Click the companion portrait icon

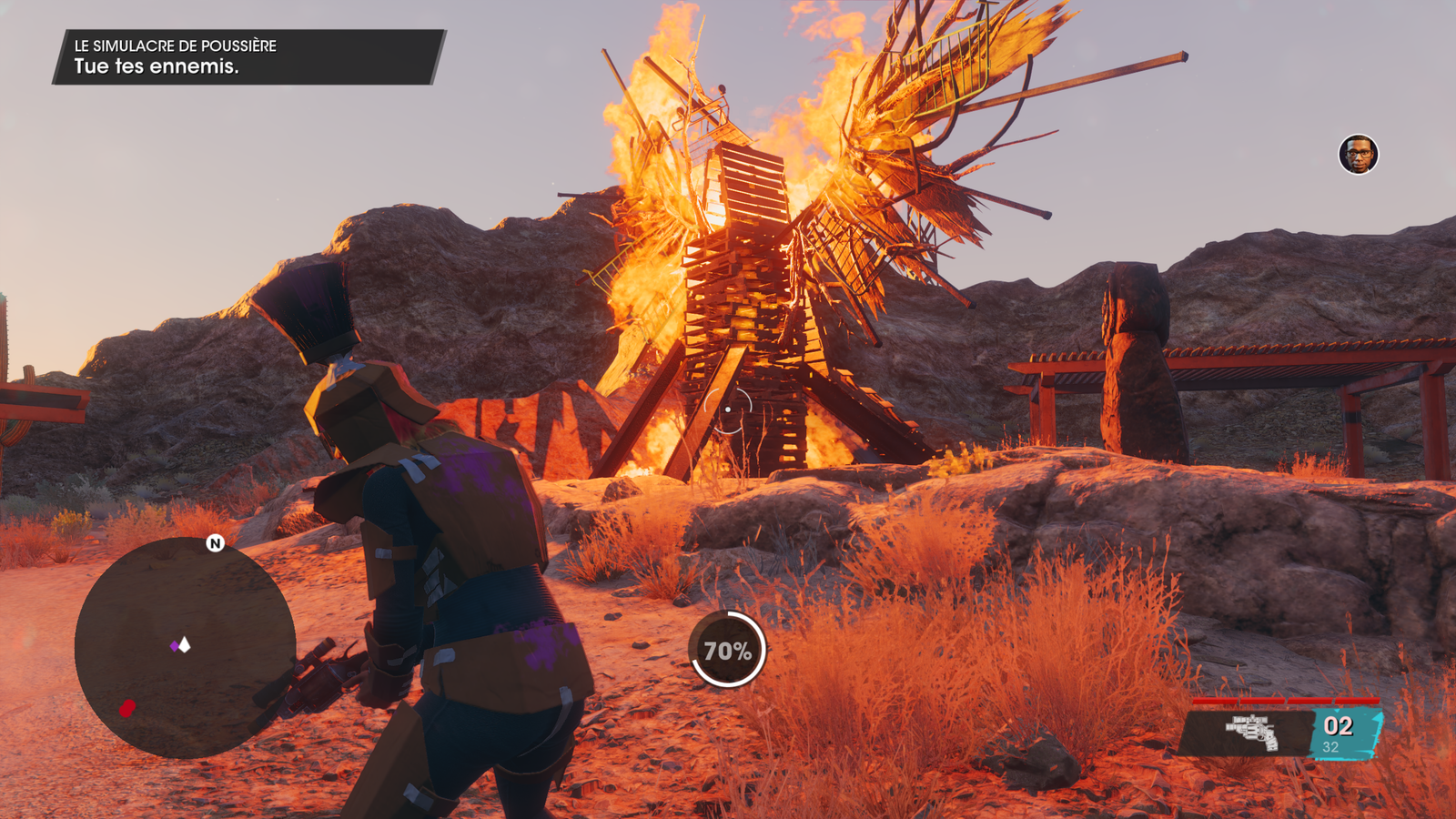[1358, 155]
